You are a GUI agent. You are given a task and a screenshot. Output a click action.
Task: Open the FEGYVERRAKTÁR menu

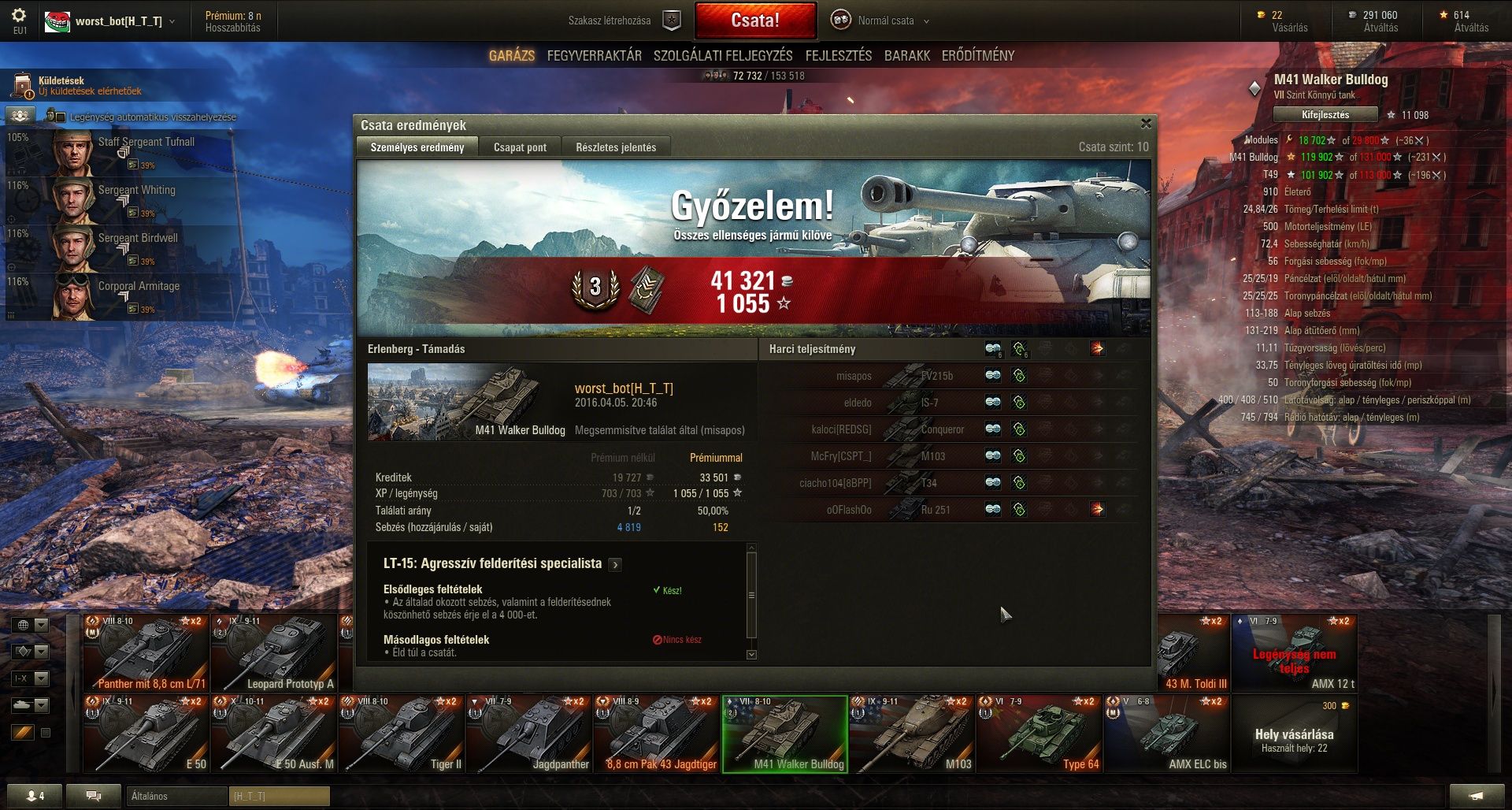coord(594,56)
